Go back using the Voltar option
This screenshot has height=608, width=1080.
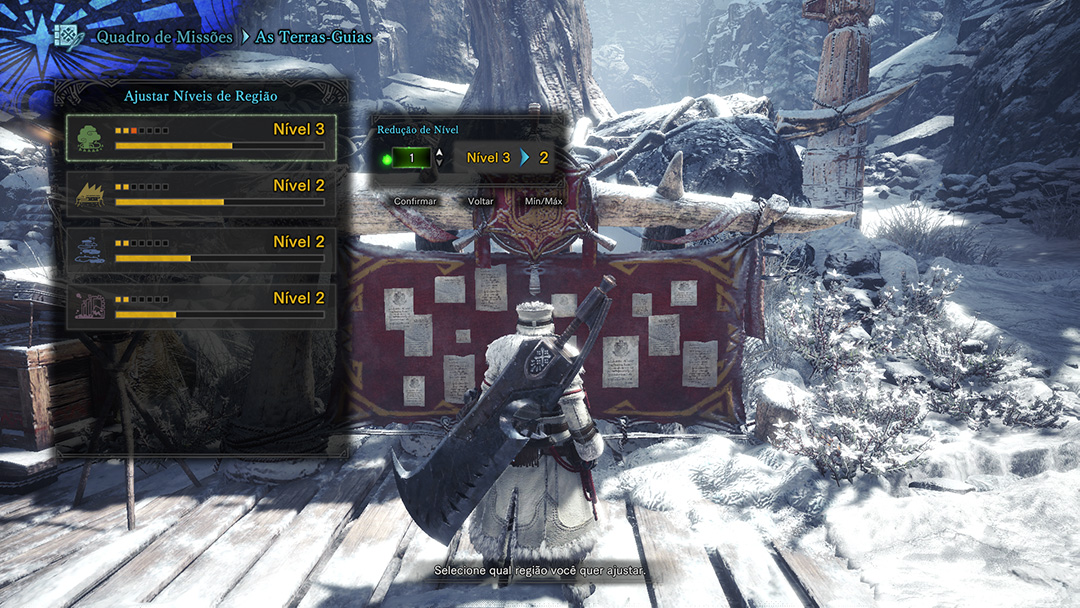coord(481,201)
